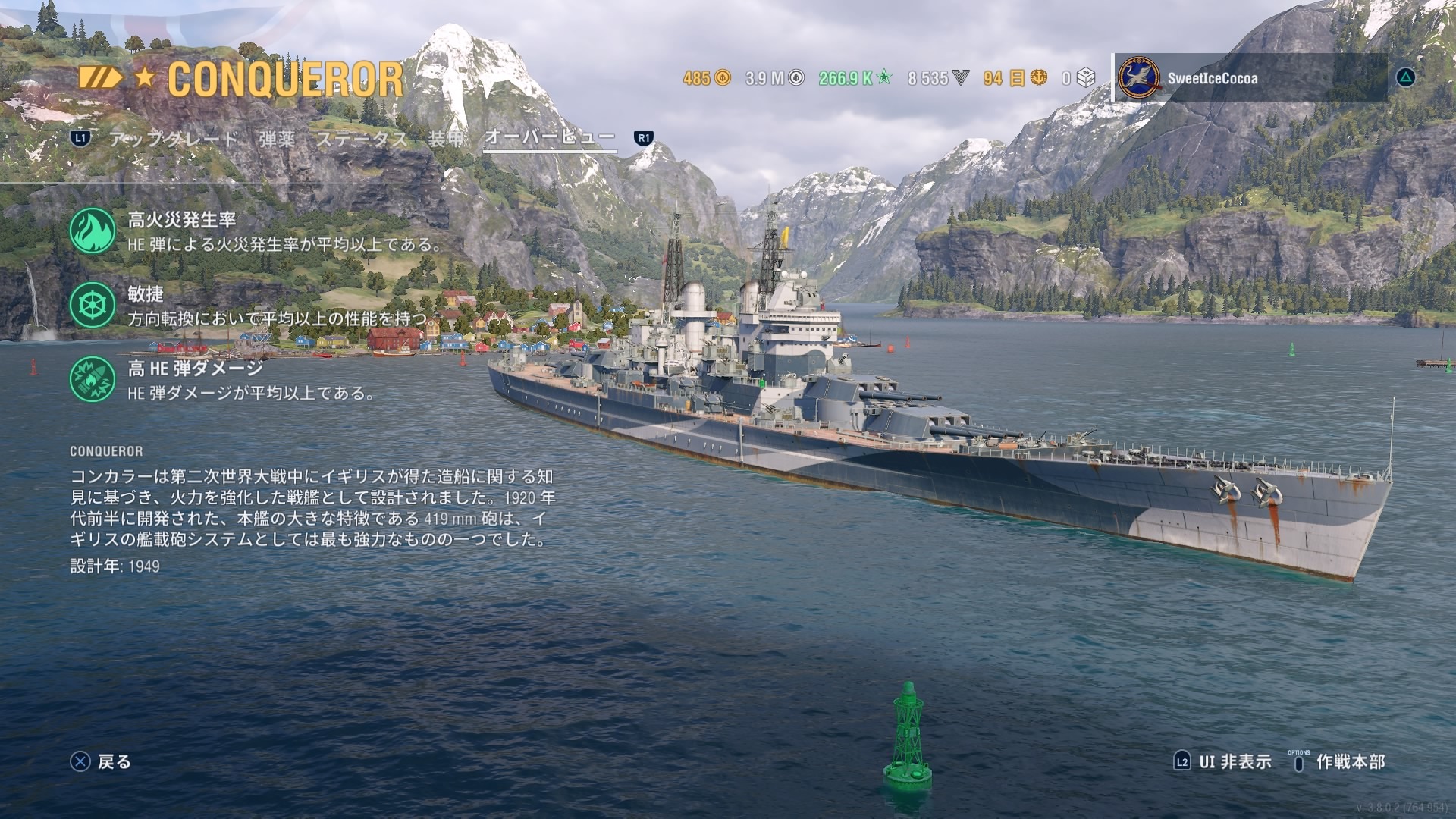Show the 装甲 tab
This screenshot has width=1456, height=819.
click(x=445, y=139)
